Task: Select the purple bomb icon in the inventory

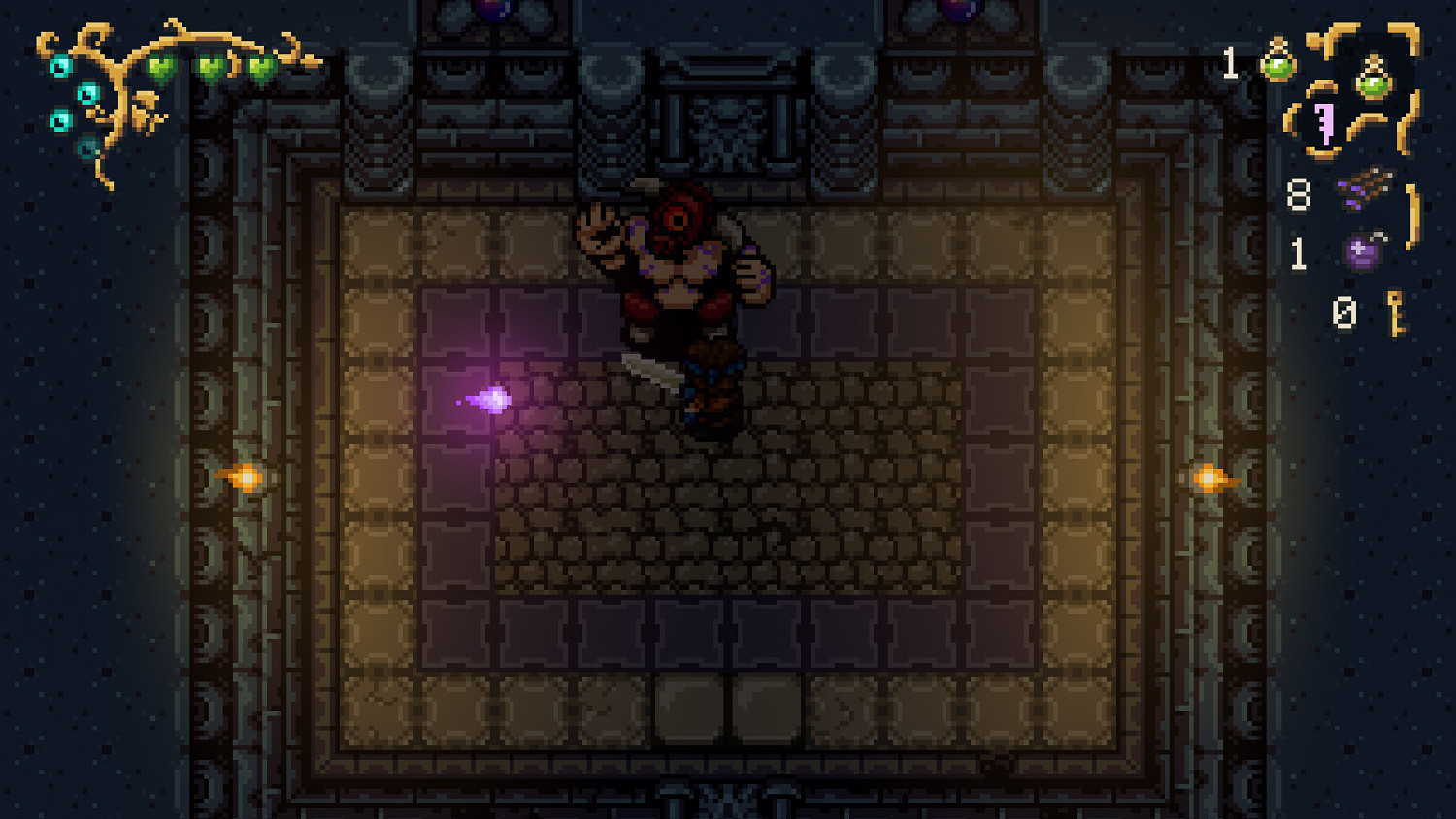Action: point(1362,251)
